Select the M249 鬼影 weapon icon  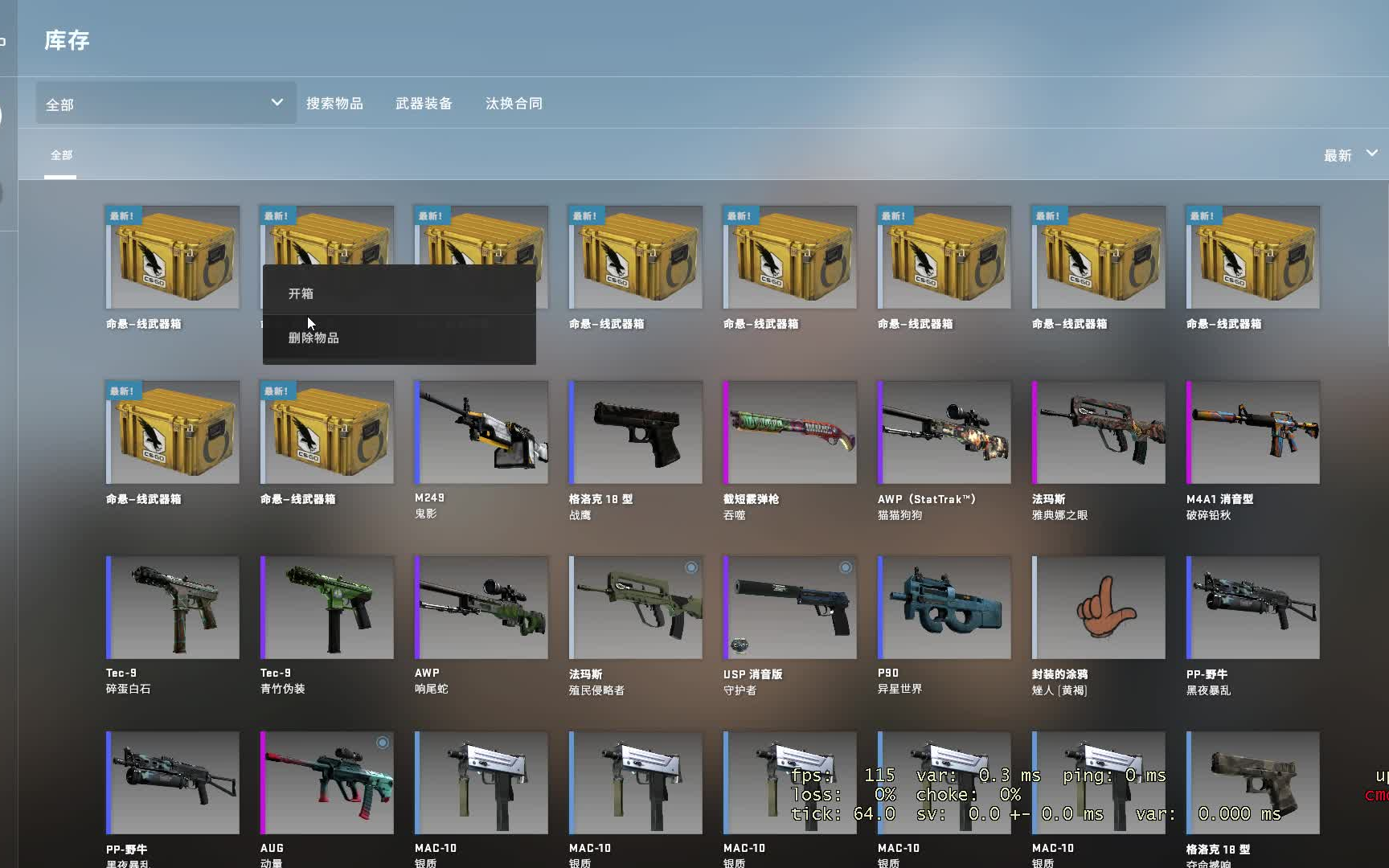pyautogui.click(x=480, y=432)
